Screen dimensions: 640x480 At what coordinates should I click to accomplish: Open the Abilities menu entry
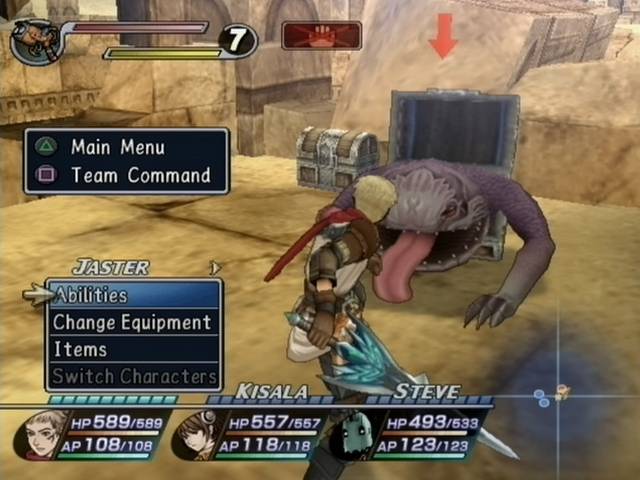132,295
